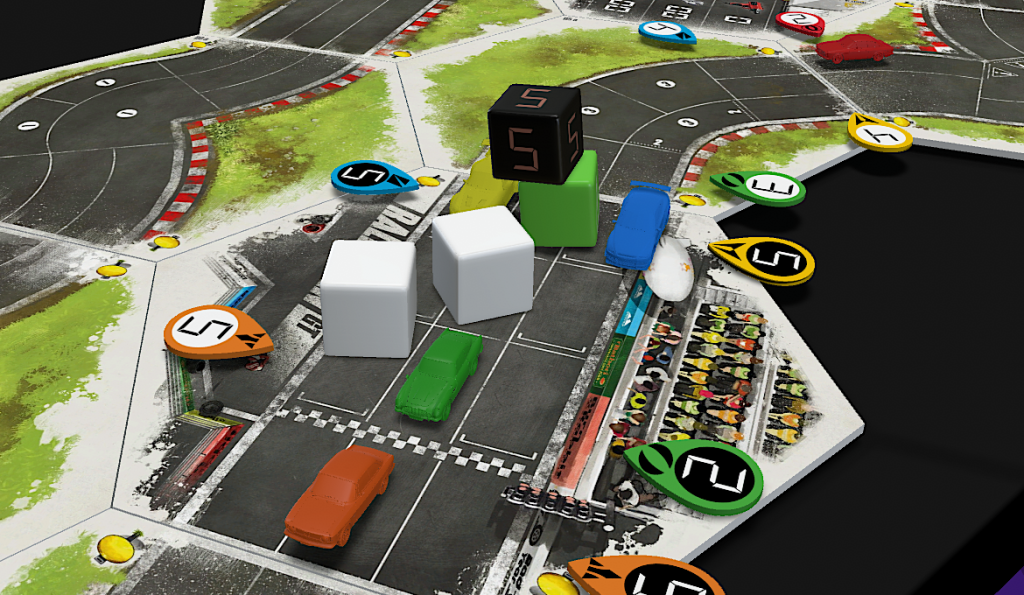1024x595 pixels.
Task: Select the yellow gear token showing 5
Action: tap(764, 259)
